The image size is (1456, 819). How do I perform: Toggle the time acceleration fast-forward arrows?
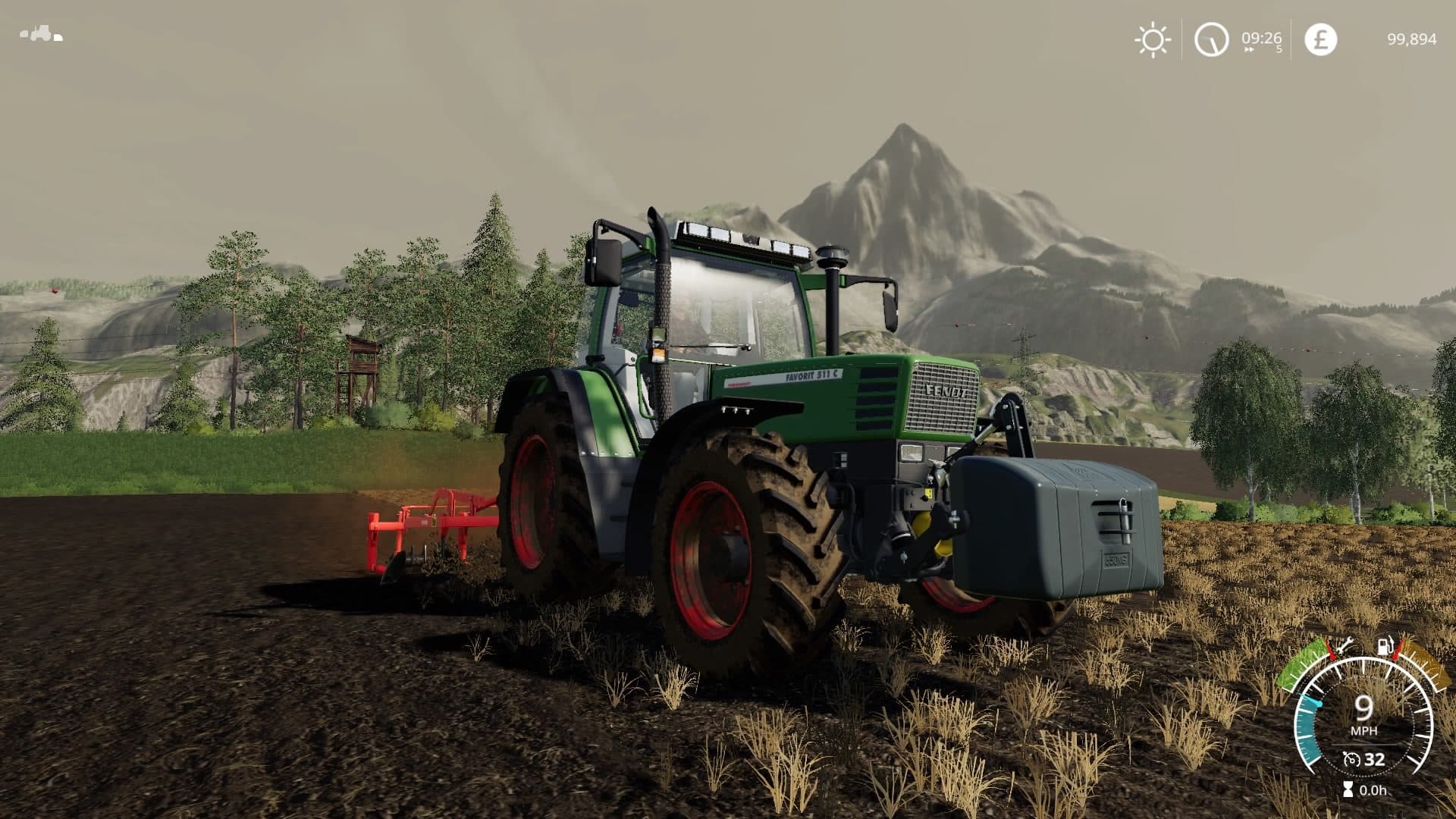click(1250, 48)
